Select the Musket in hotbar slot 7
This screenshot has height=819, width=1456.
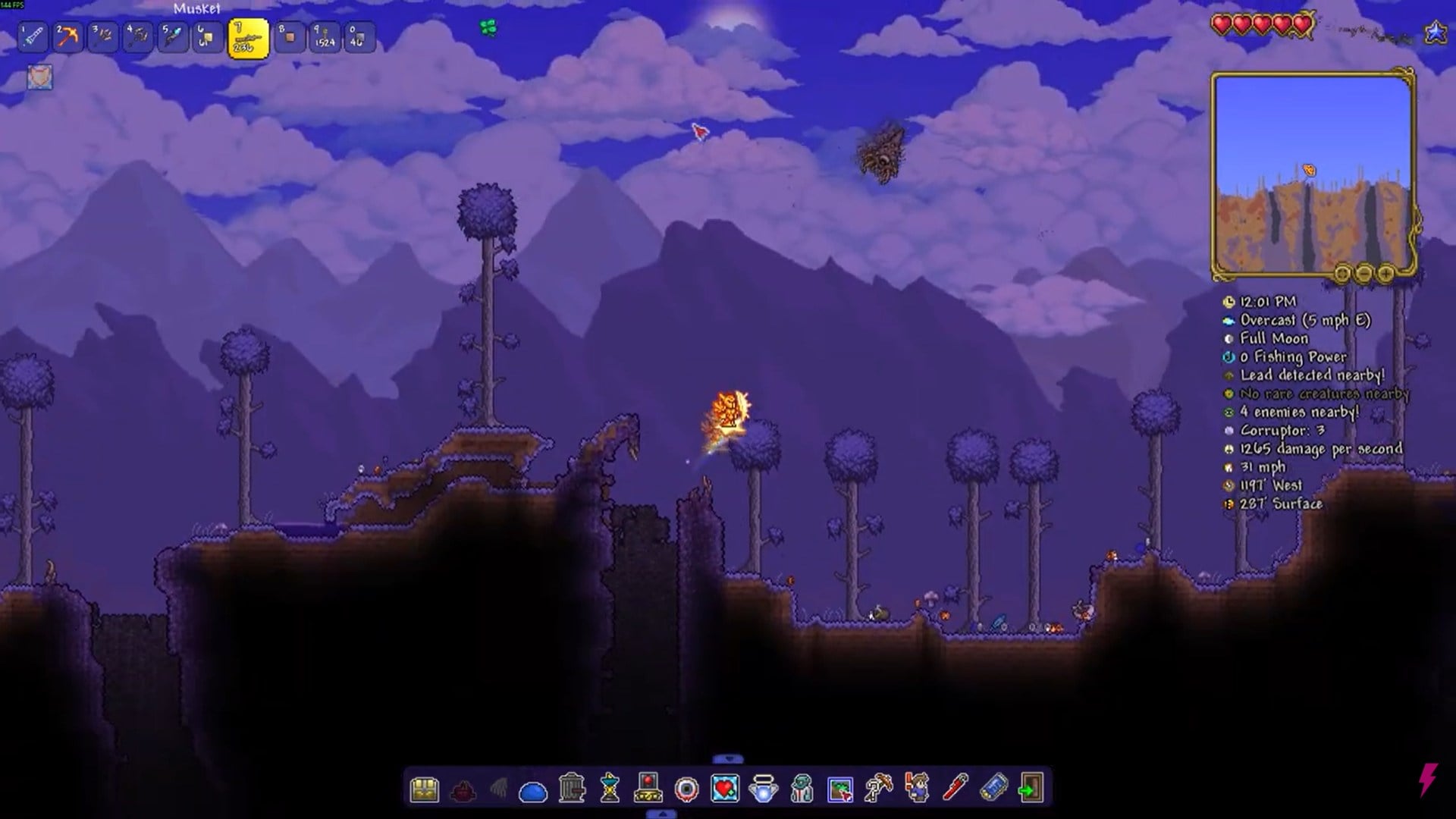click(x=248, y=39)
